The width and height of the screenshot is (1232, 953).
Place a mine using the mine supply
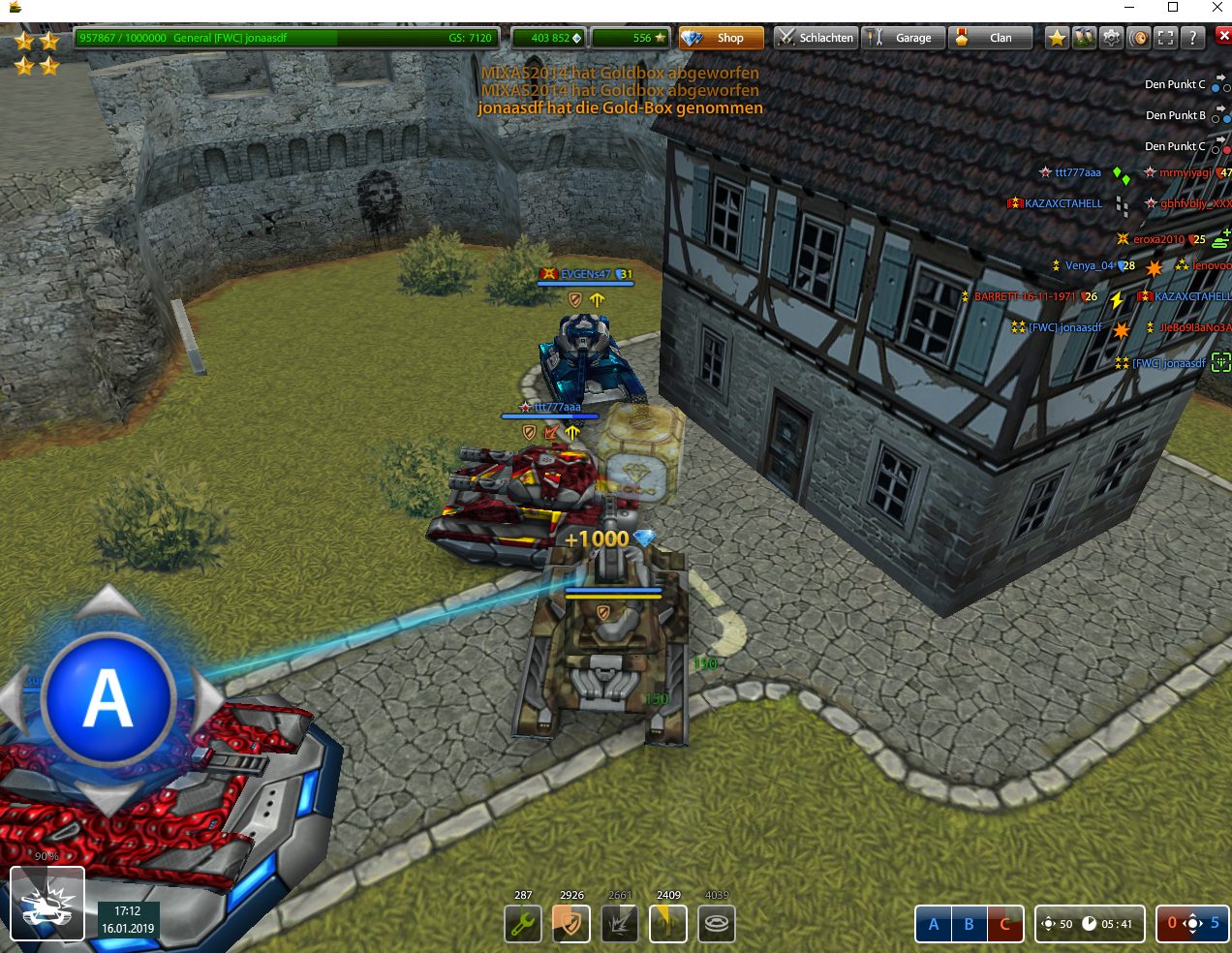pyautogui.click(x=717, y=923)
